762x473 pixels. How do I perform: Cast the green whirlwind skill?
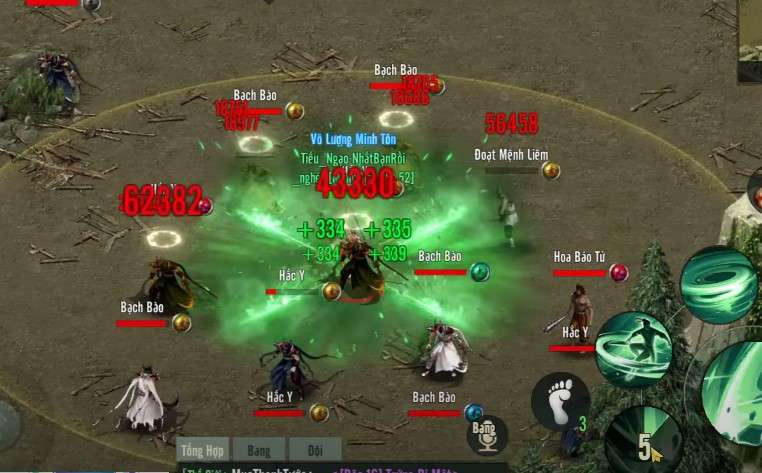pyautogui.click(x=718, y=285)
